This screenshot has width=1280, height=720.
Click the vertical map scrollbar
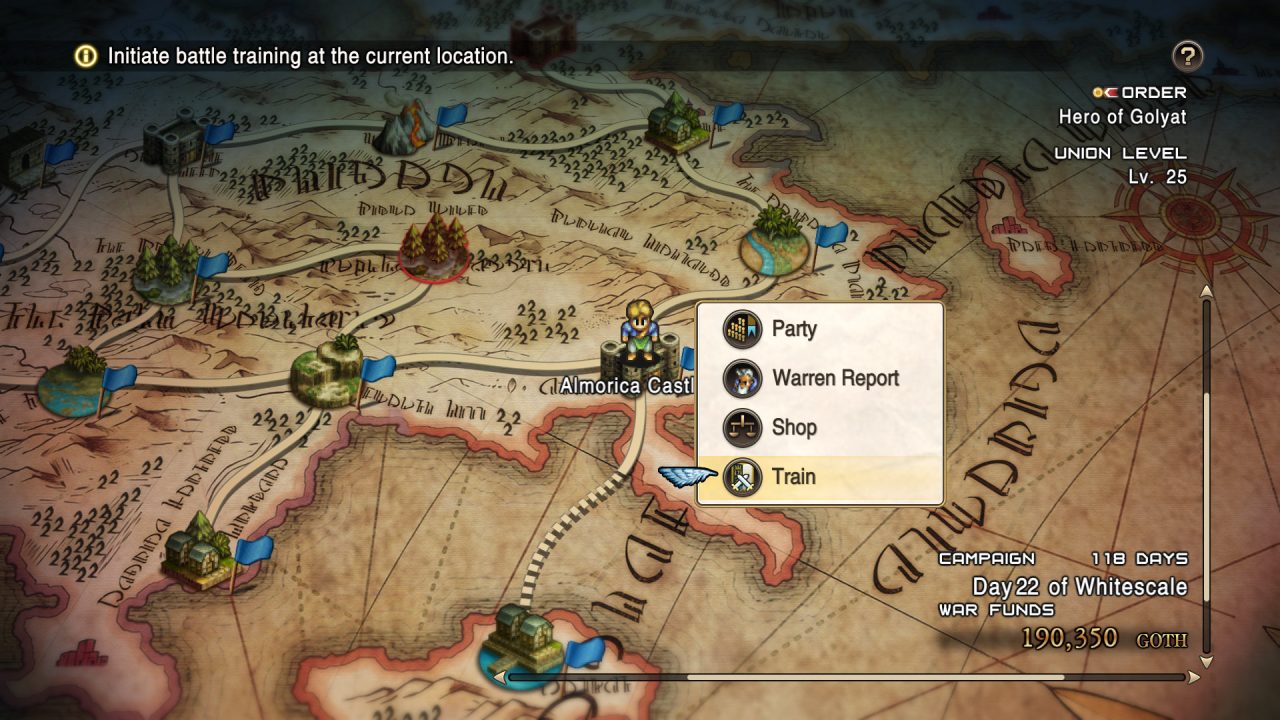pos(1206,475)
